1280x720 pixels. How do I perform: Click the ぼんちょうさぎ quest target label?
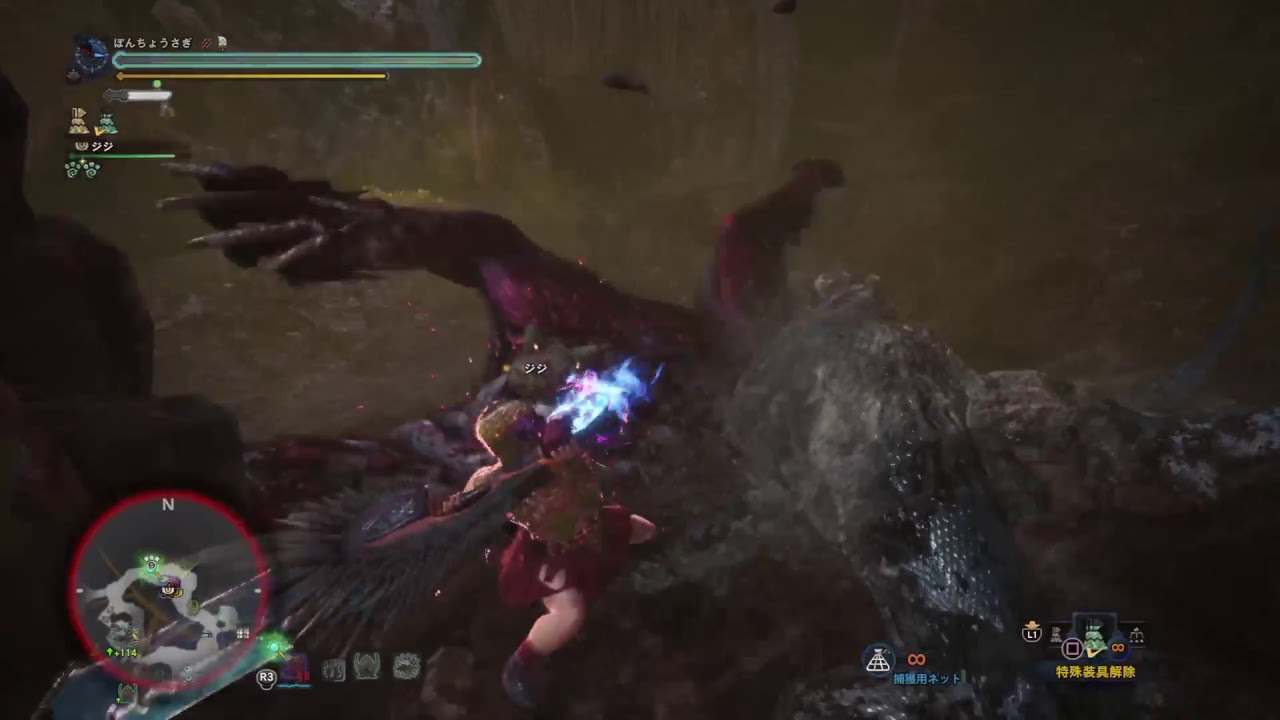[x=152, y=41]
